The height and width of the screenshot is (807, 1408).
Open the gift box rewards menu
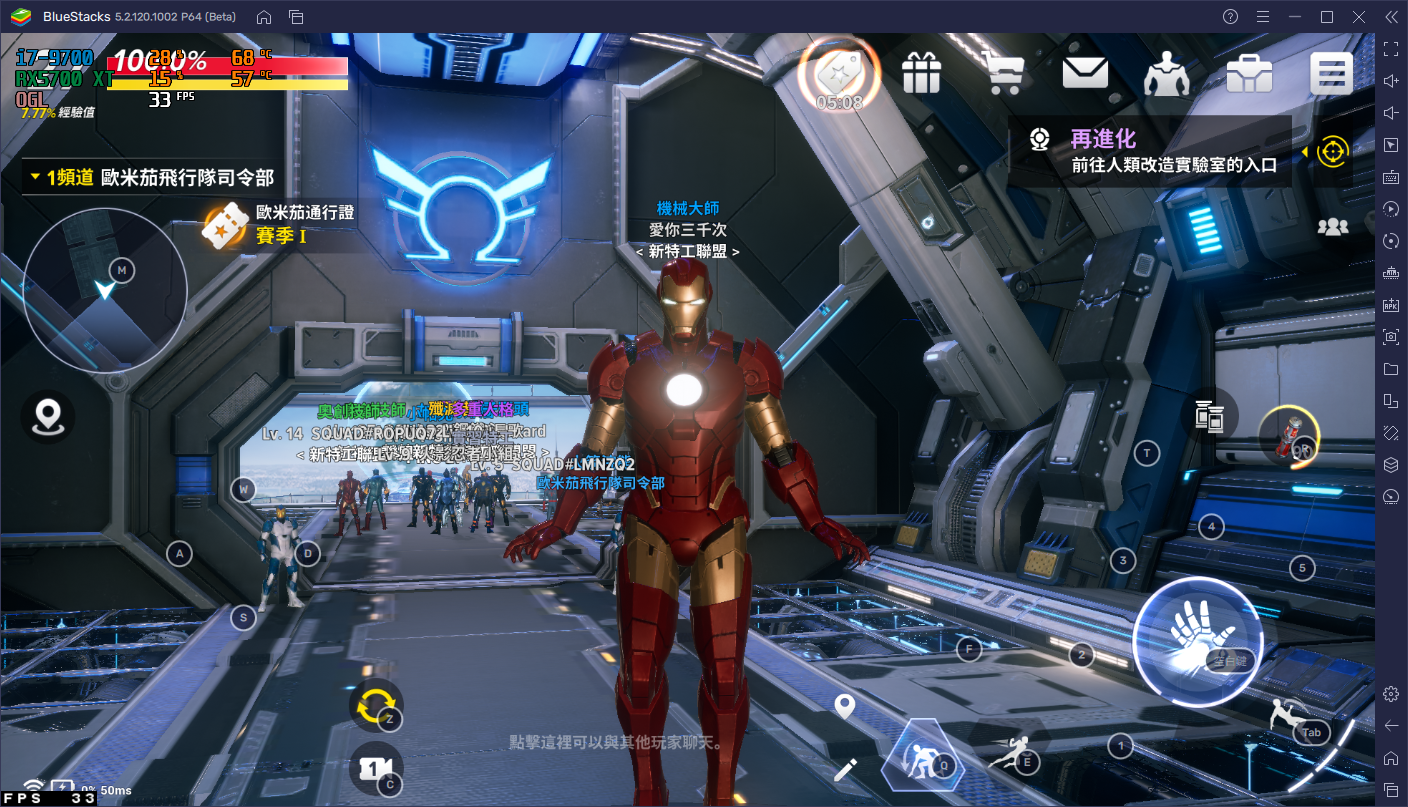tap(921, 72)
